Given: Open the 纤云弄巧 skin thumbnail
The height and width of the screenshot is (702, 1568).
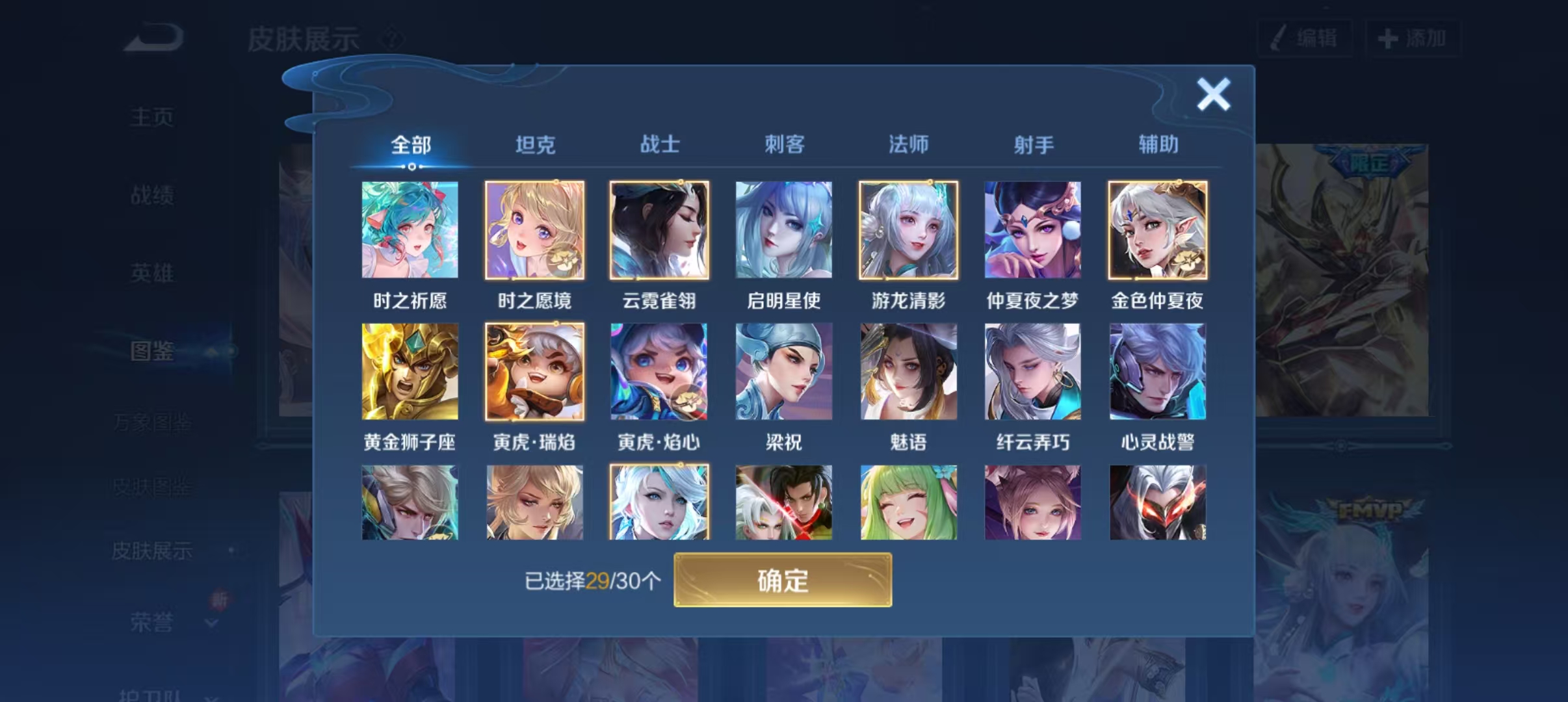Looking at the screenshot, I should click(1032, 370).
